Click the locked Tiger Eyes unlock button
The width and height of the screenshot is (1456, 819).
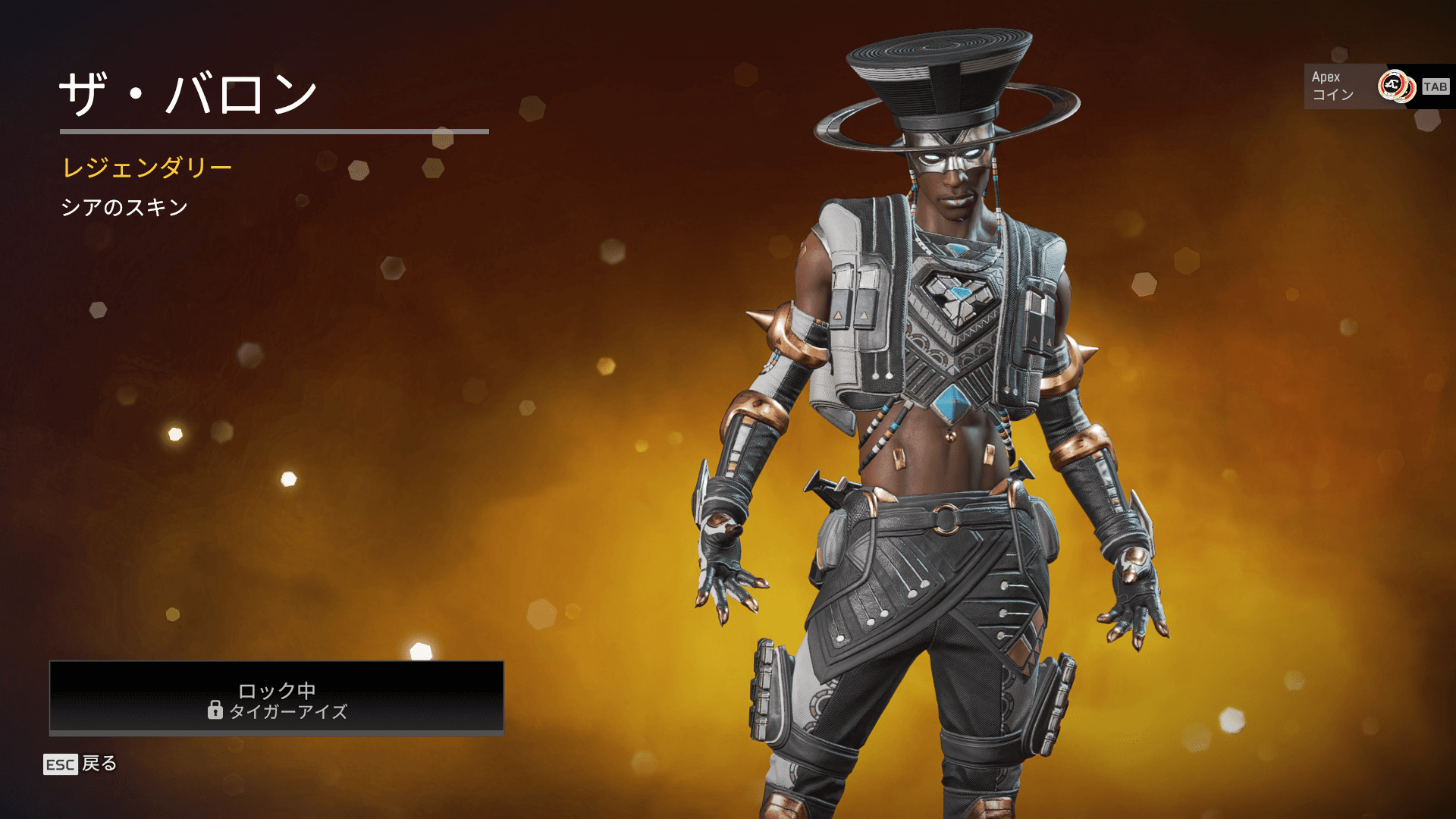(x=277, y=698)
